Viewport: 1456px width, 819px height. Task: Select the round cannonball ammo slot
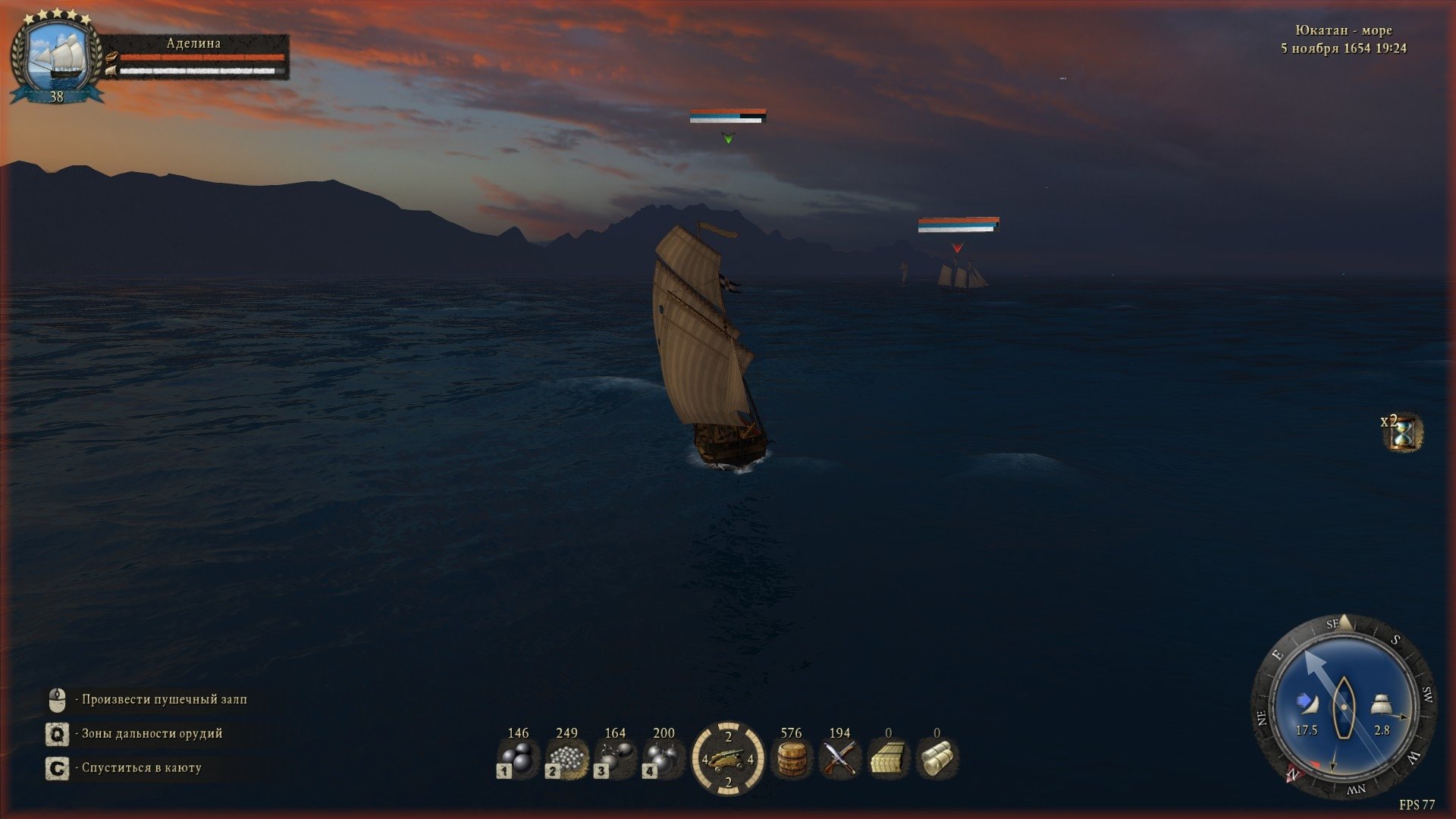point(518,758)
